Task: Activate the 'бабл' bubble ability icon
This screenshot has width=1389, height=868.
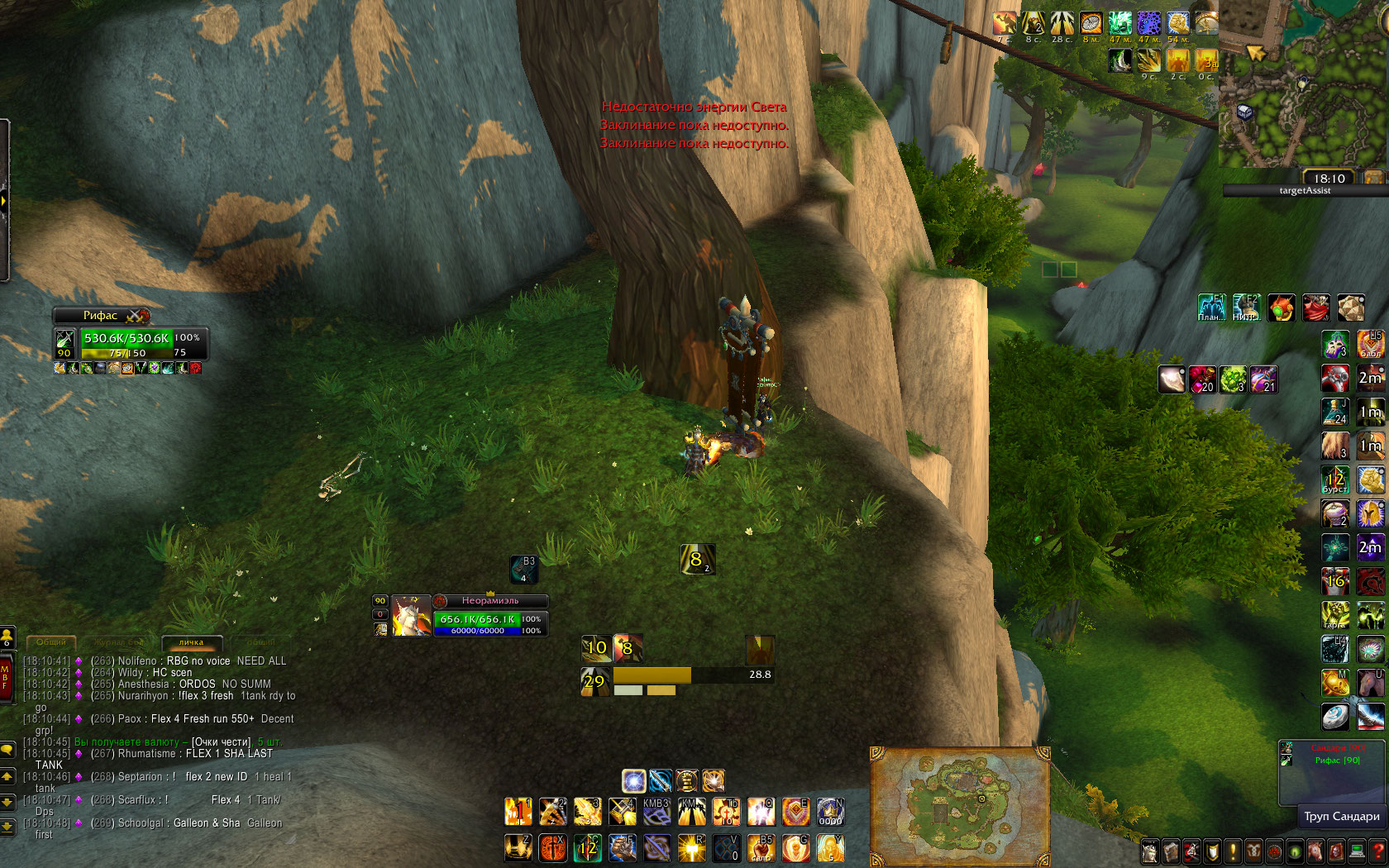Action: [x=1370, y=344]
